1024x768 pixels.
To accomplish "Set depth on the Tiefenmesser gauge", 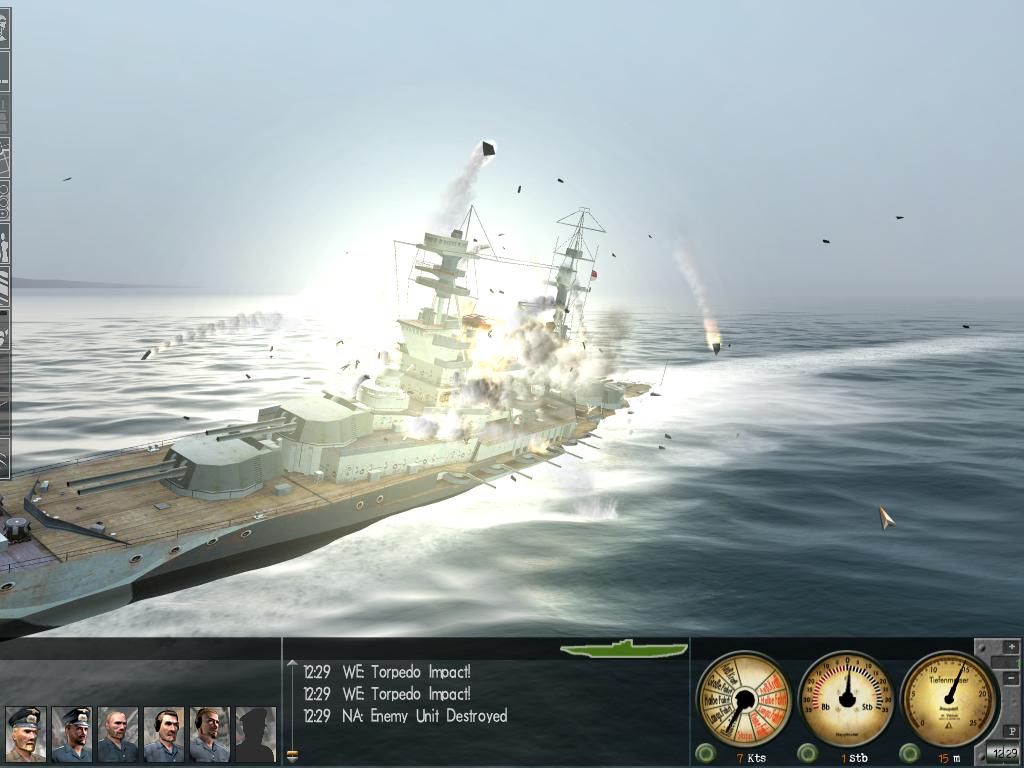I will coord(948,697).
